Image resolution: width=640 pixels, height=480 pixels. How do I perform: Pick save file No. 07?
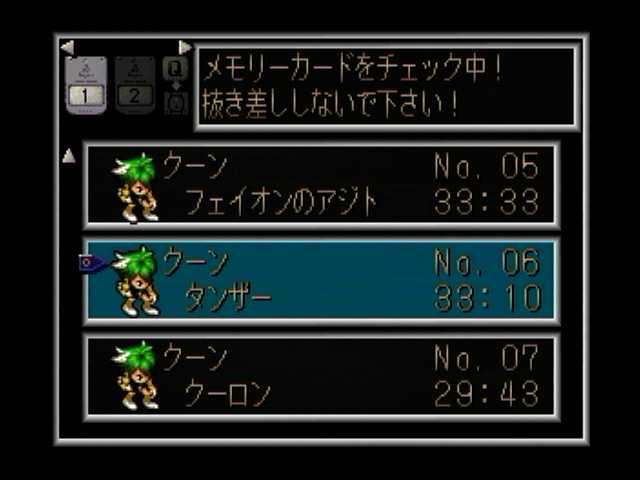[x=320, y=375]
